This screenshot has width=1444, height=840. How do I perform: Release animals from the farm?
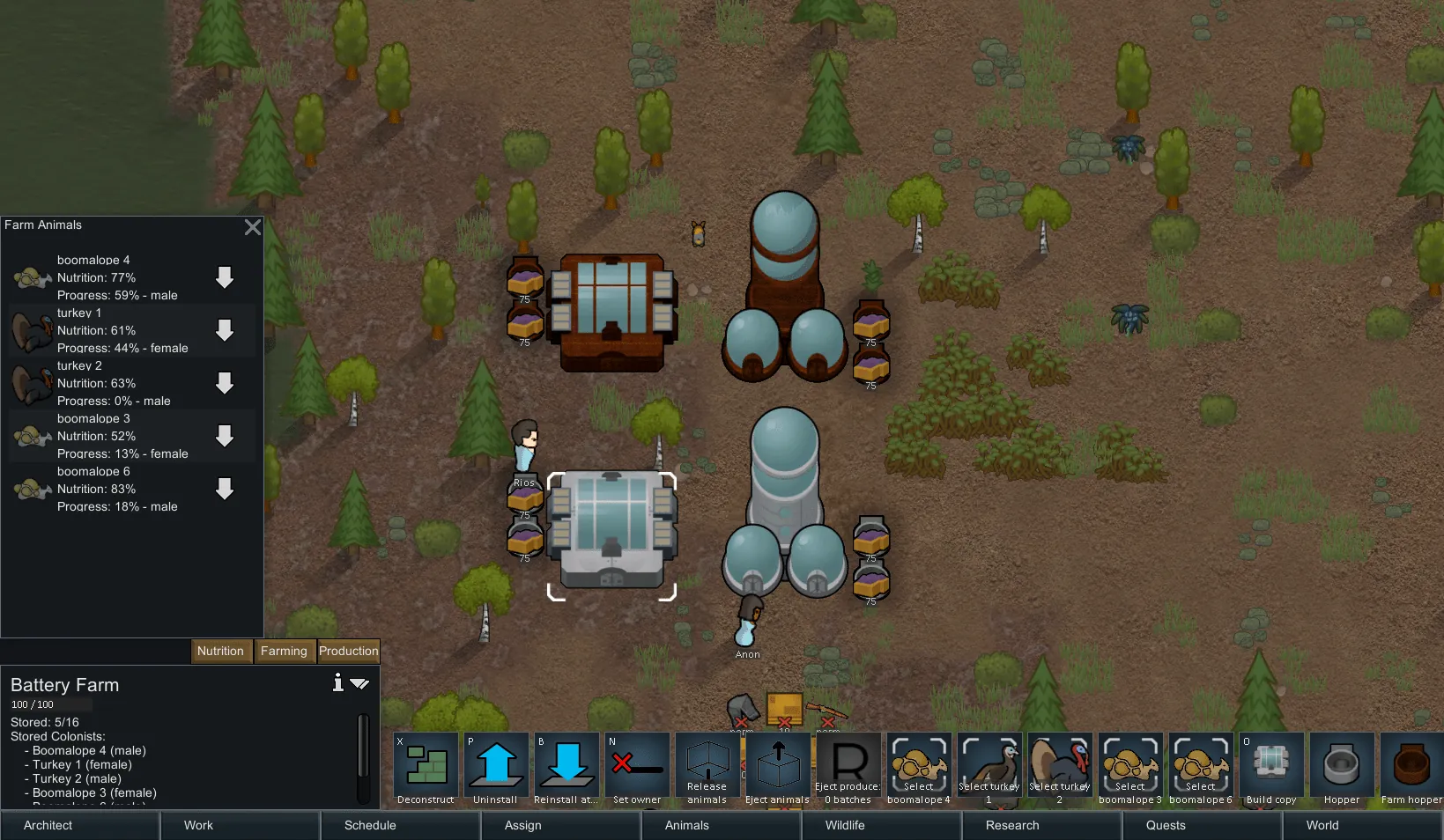(707, 769)
